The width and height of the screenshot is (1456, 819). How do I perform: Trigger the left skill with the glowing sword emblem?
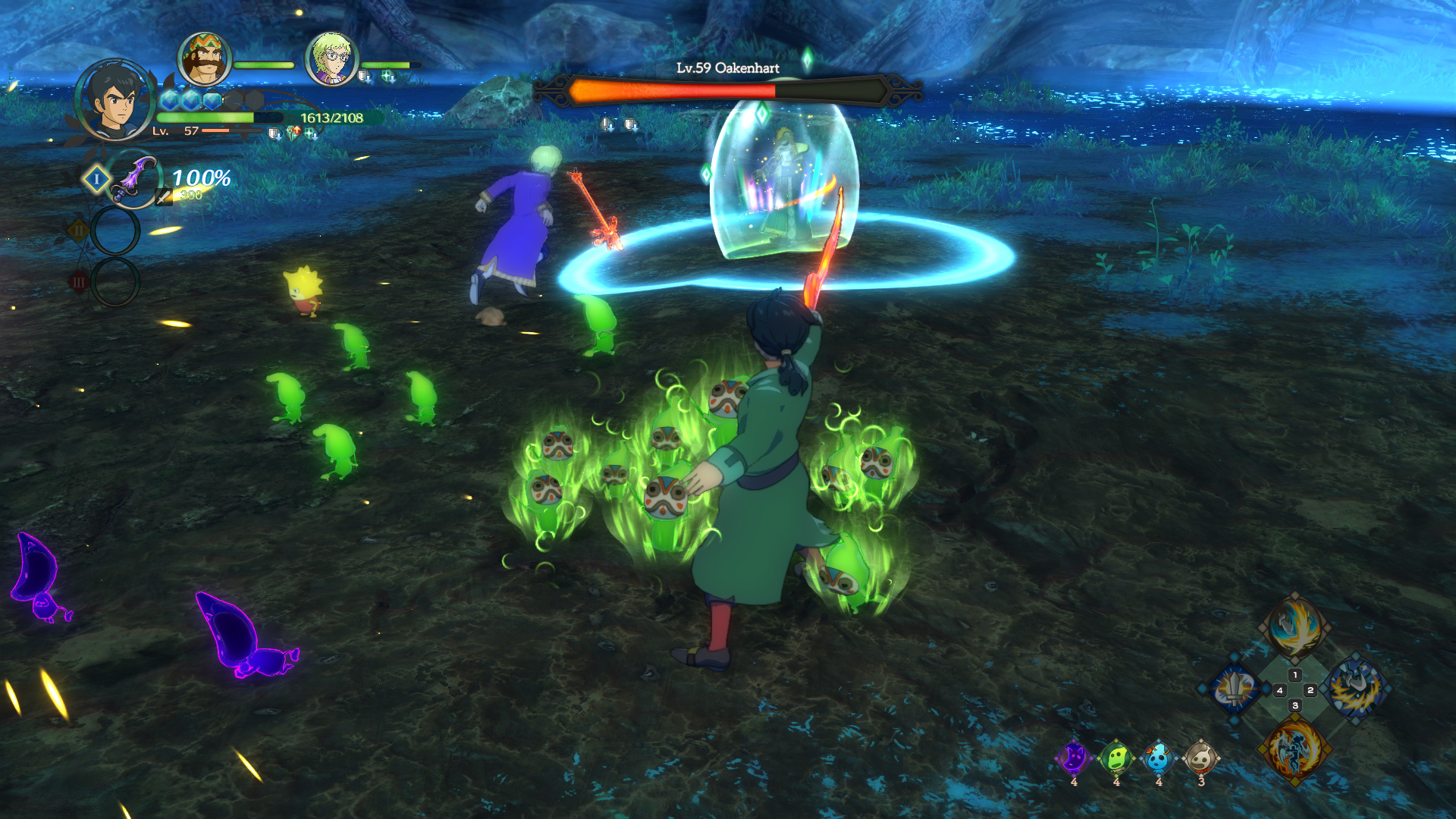[1235, 689]
